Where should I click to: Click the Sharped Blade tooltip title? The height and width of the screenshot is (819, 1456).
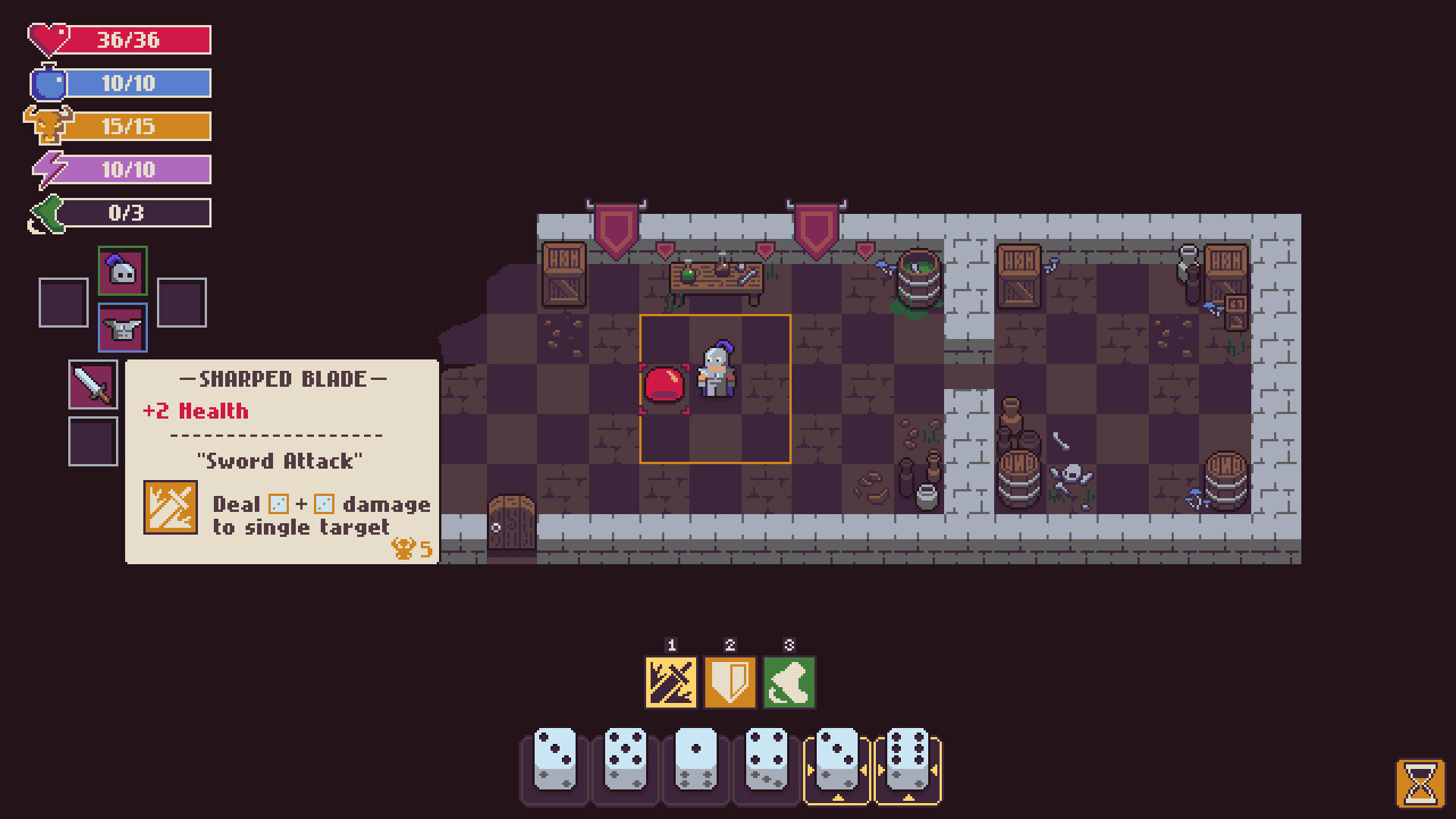coord(283,379)
